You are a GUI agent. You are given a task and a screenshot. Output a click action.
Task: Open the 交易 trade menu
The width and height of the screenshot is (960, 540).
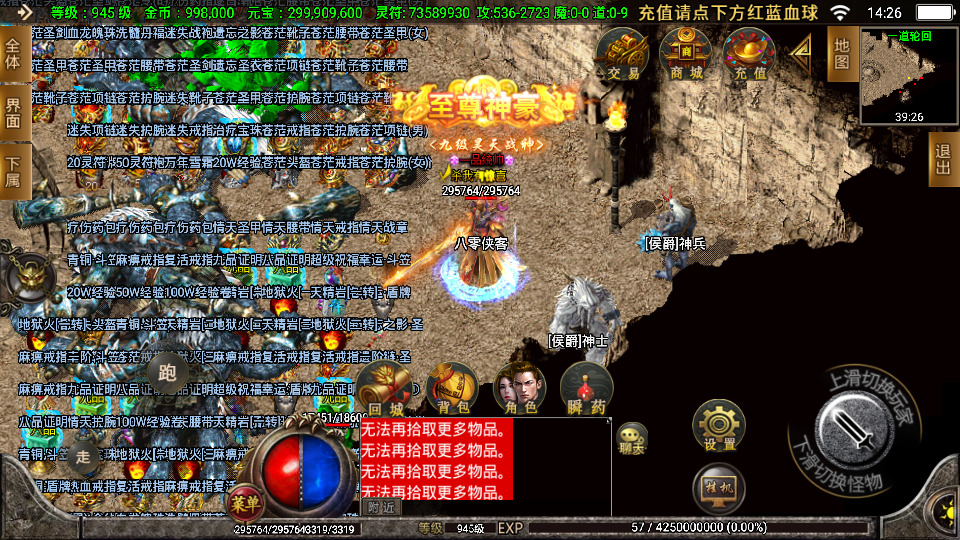tap(623, 55)
